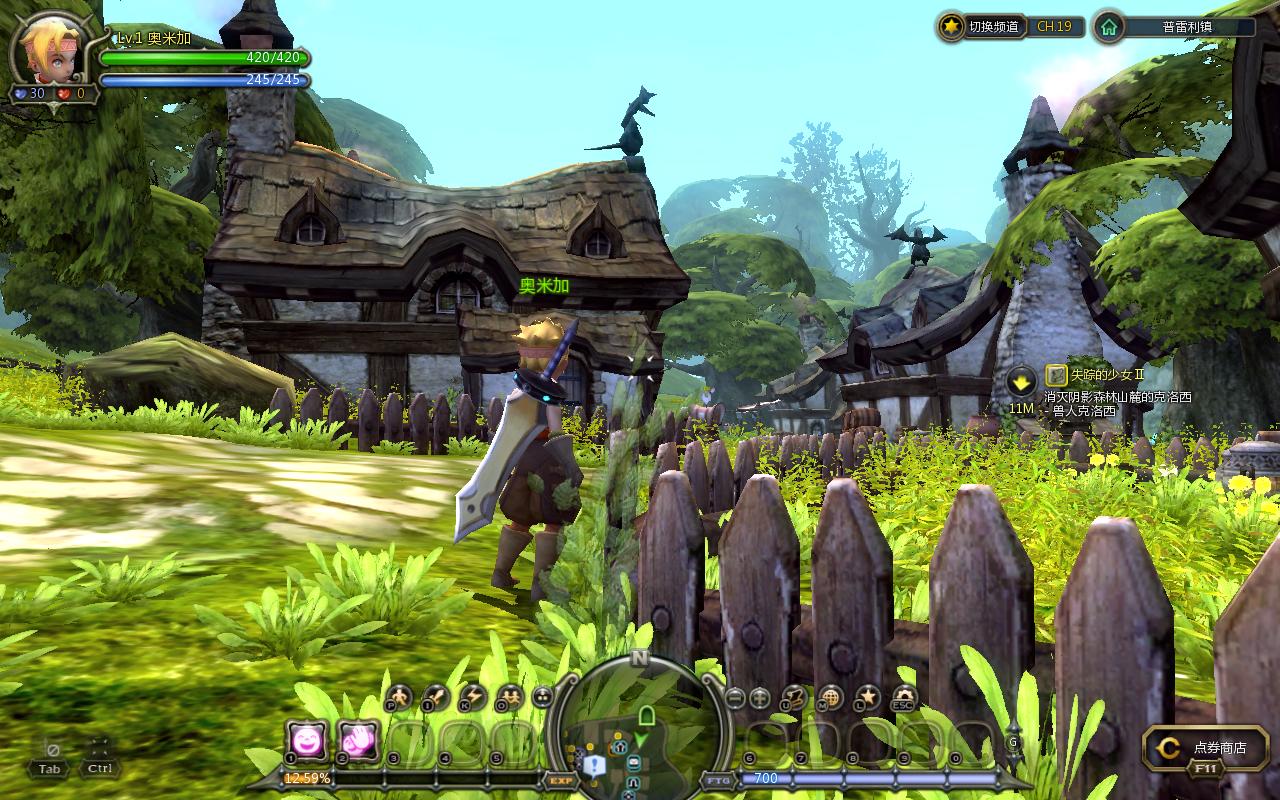Use the pink laughing face emote slot

[306, 741]
